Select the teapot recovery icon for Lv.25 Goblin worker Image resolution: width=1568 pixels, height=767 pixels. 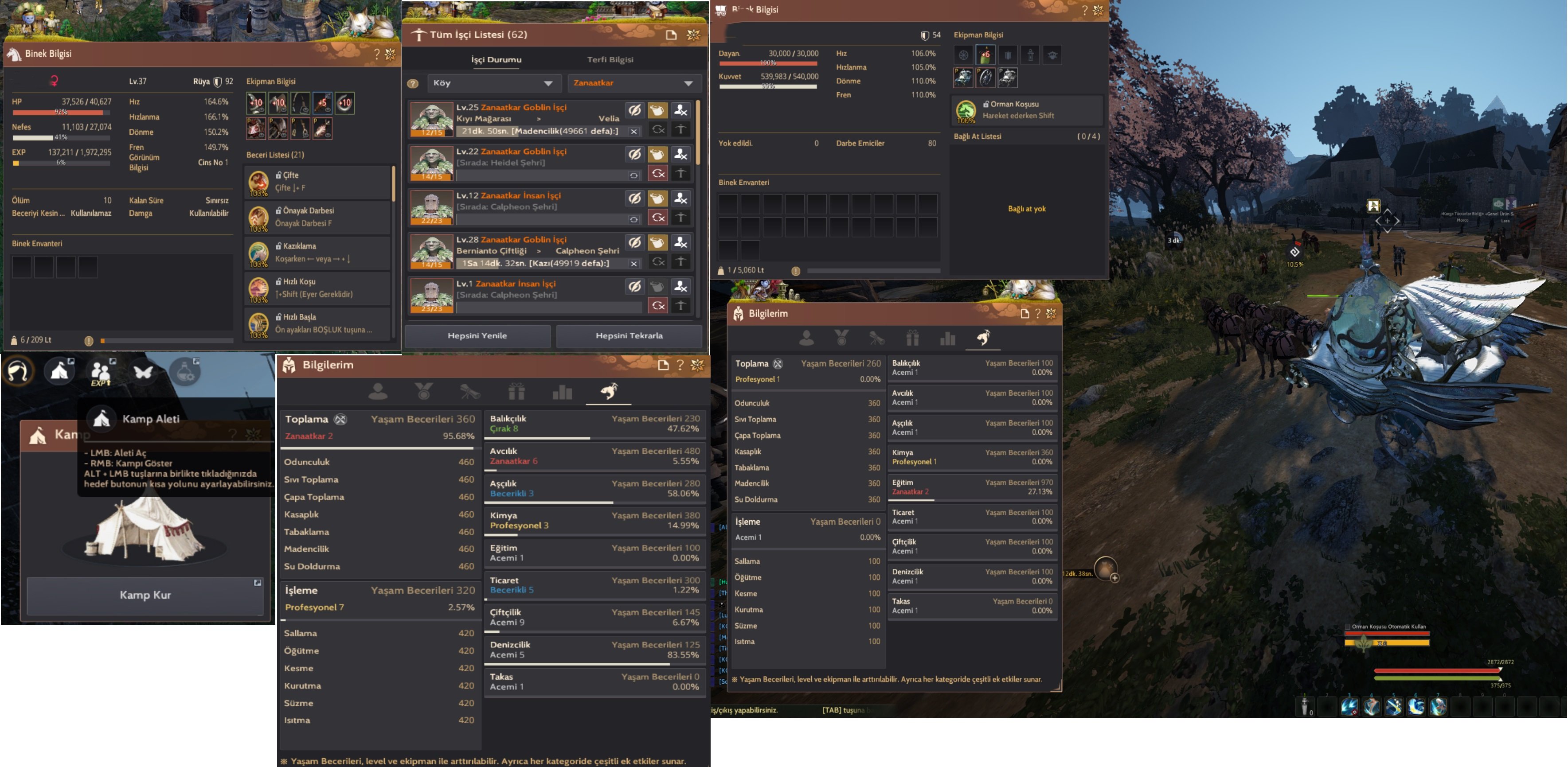pyautogui.click(x=657, y=109)
